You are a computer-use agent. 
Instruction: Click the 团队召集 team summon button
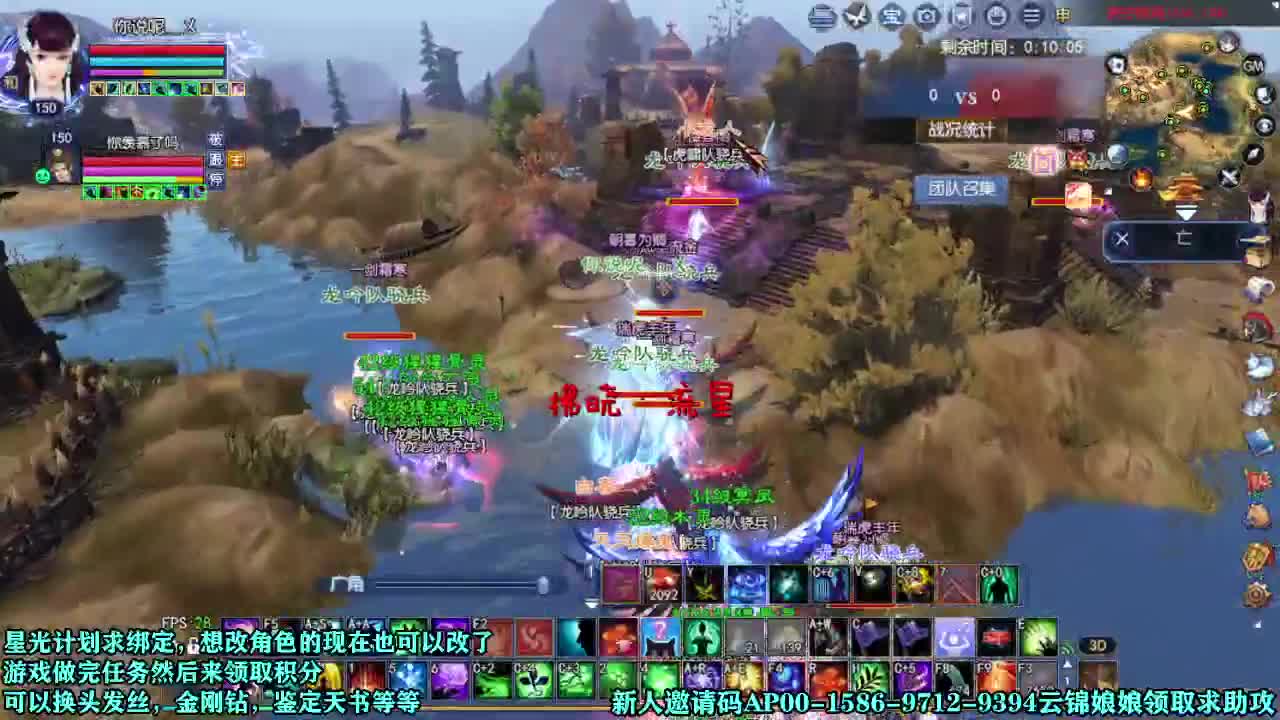962,186
